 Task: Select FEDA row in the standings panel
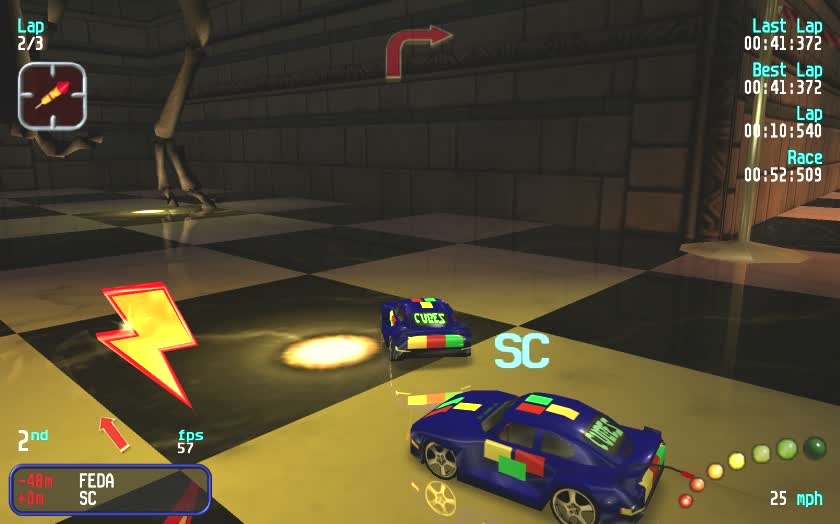coord(110,481)
